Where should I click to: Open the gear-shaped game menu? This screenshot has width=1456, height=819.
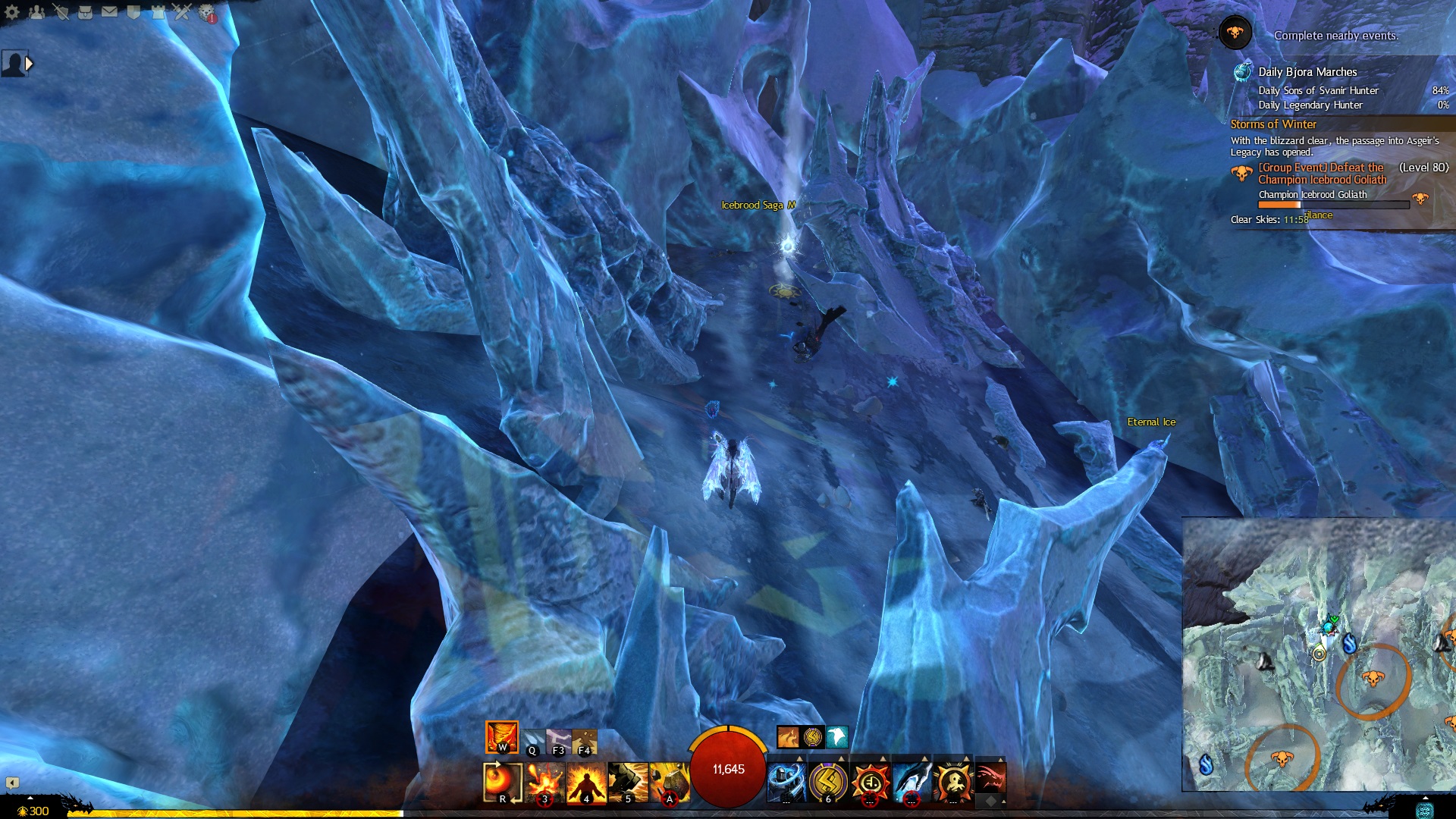click(x=12, y=12)
